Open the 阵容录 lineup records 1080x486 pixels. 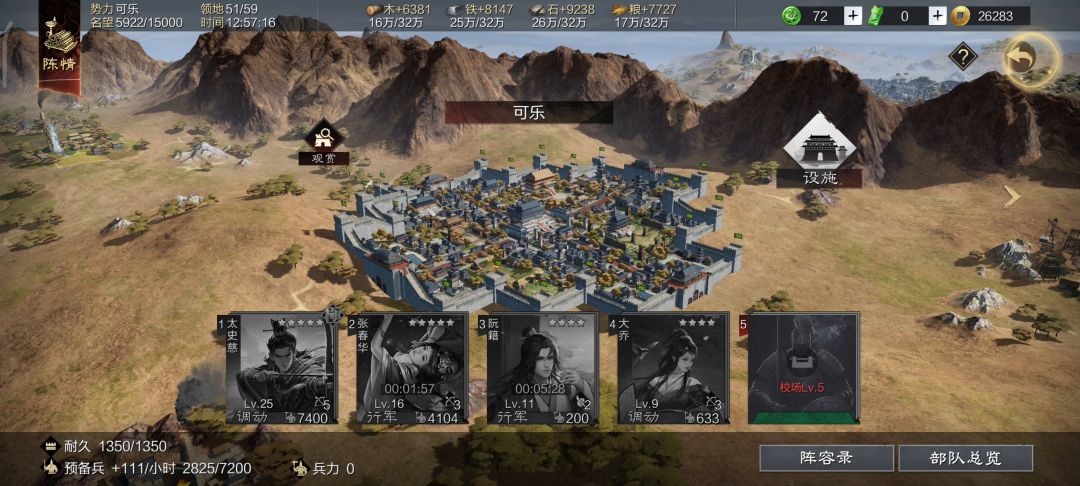(826, 458)
